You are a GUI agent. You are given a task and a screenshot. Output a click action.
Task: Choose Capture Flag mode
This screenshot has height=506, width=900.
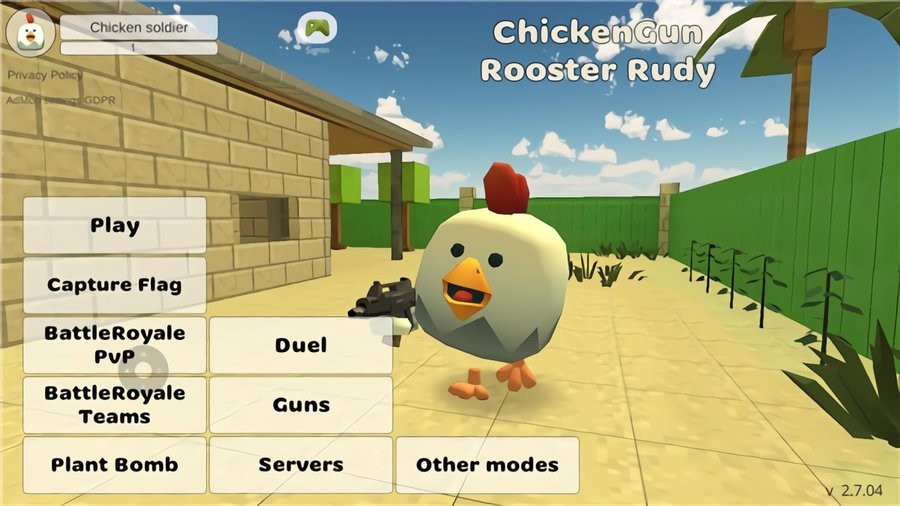(114, 285)
